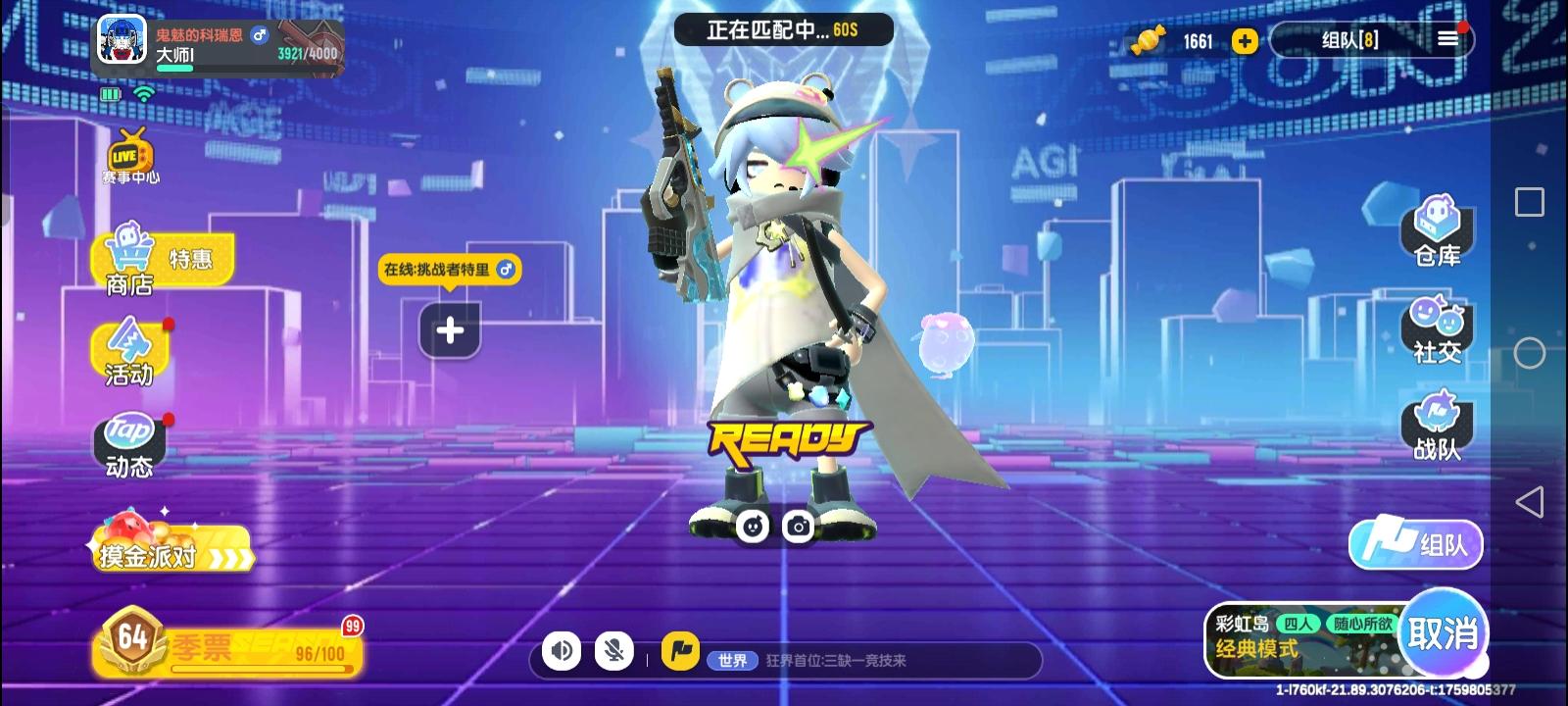
Task: Open the team roster via 组队[8] hamburger menu
Action: click(1448, 40)
